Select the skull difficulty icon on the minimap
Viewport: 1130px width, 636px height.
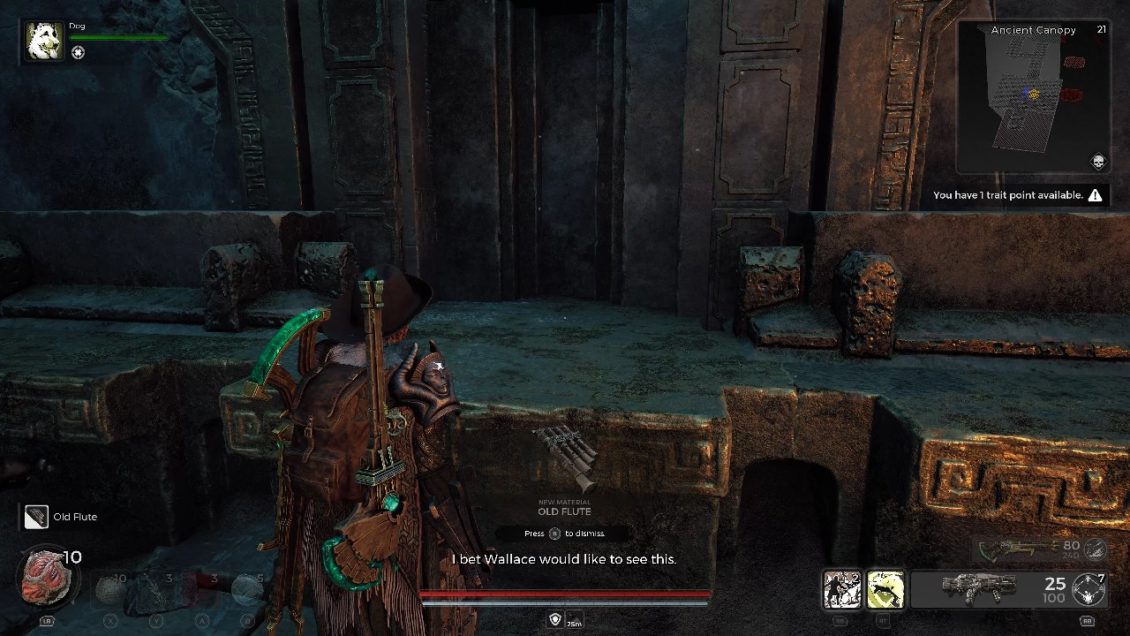[x=1097, y=162]
